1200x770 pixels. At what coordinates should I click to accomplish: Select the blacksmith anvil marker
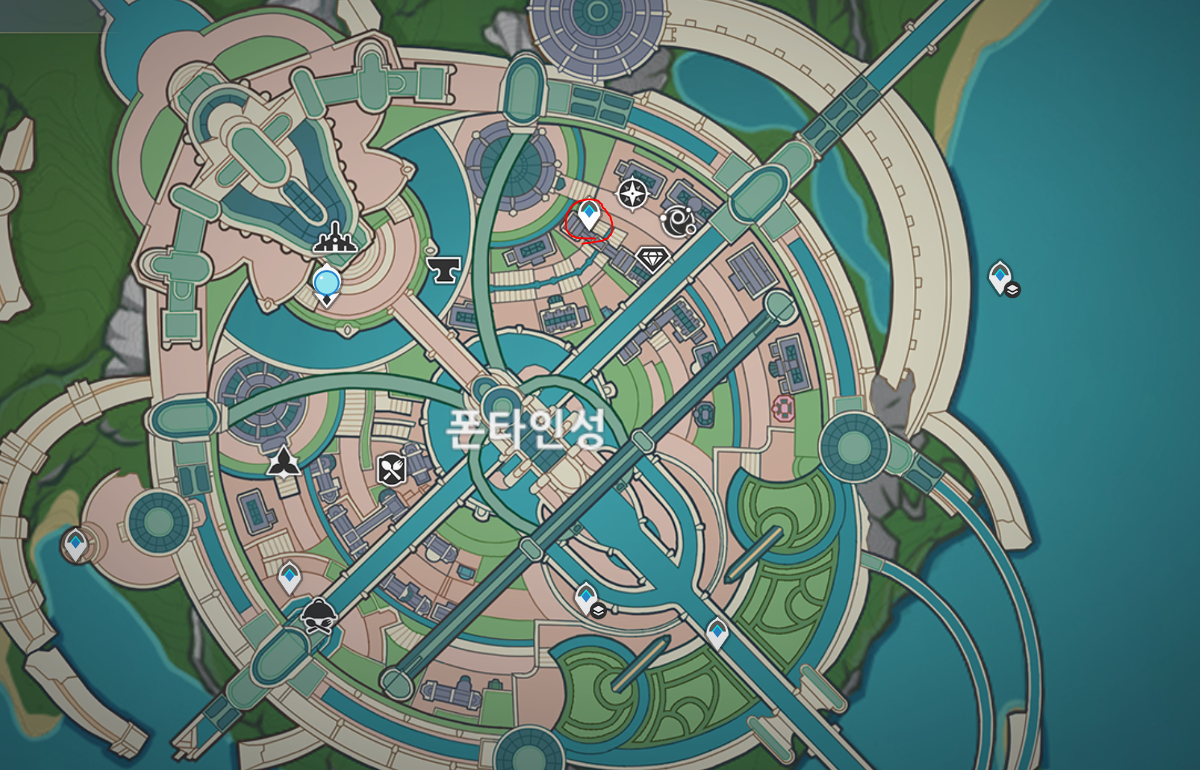[442, 266]
